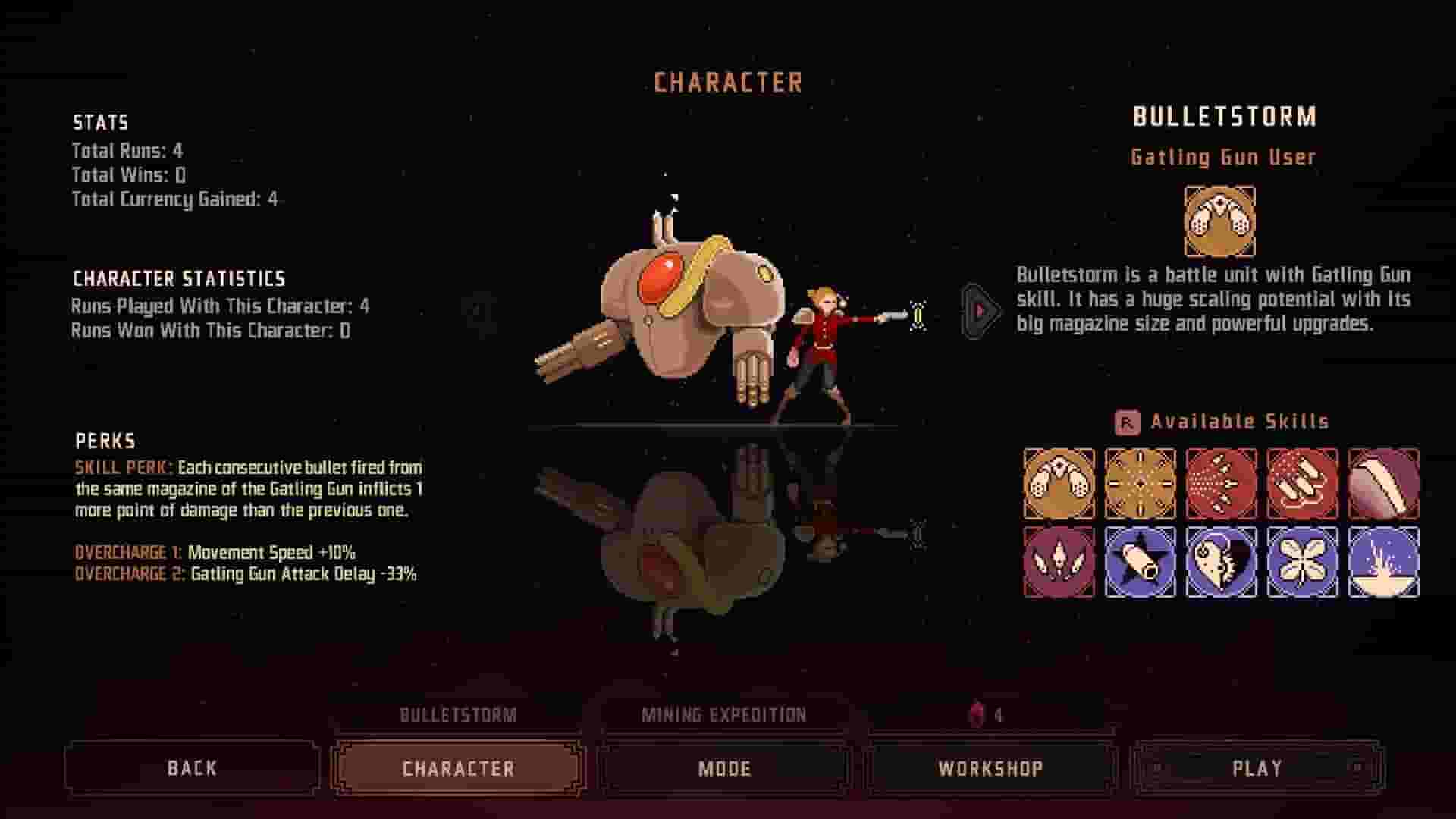Image resolution: width=1456 pixels, height=819 pixels.
Task: Open the Mining Expedition mode selector
Action: [x=724, y=714]
